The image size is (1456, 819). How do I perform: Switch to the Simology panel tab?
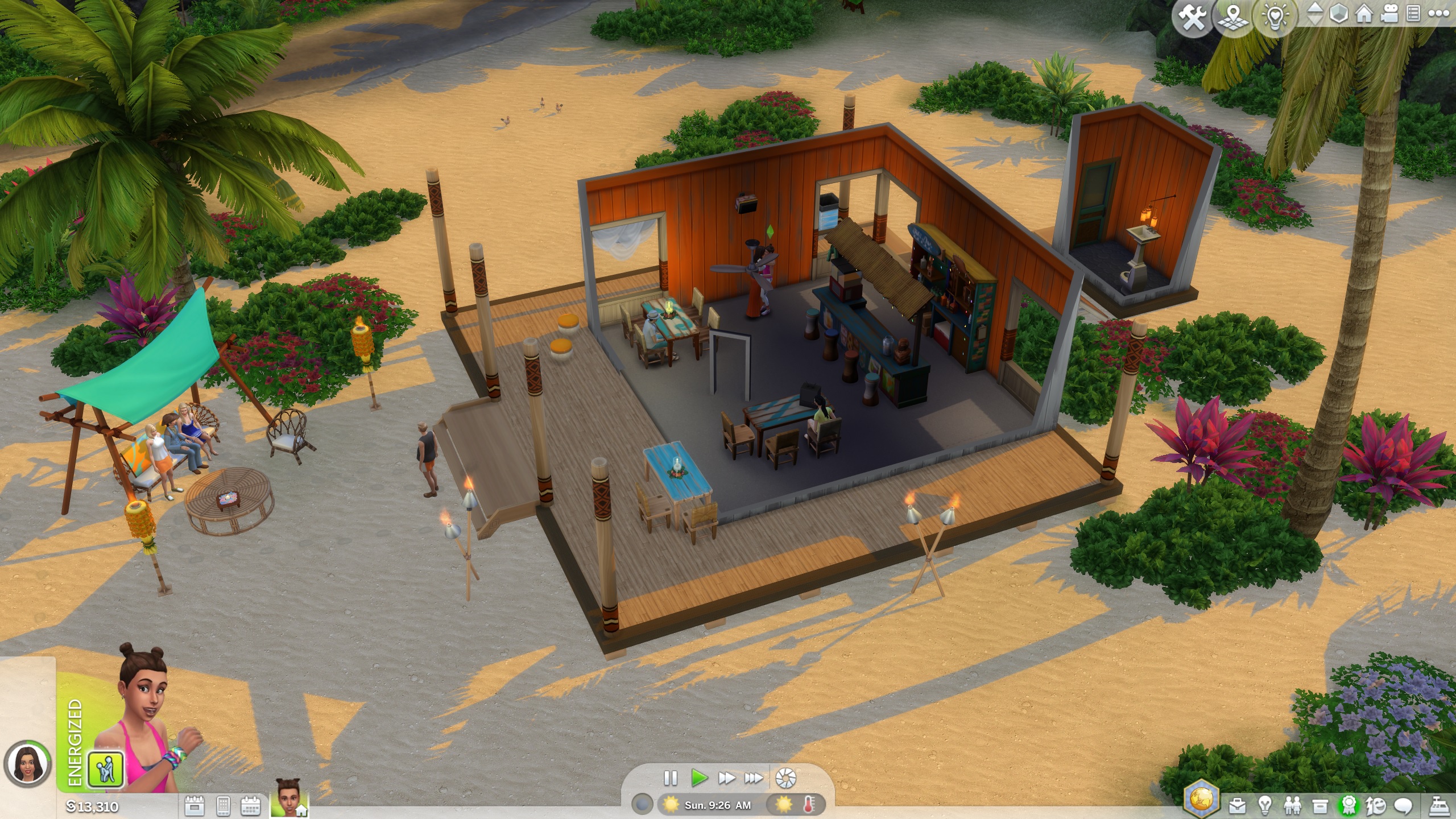tap(1375, 806)
